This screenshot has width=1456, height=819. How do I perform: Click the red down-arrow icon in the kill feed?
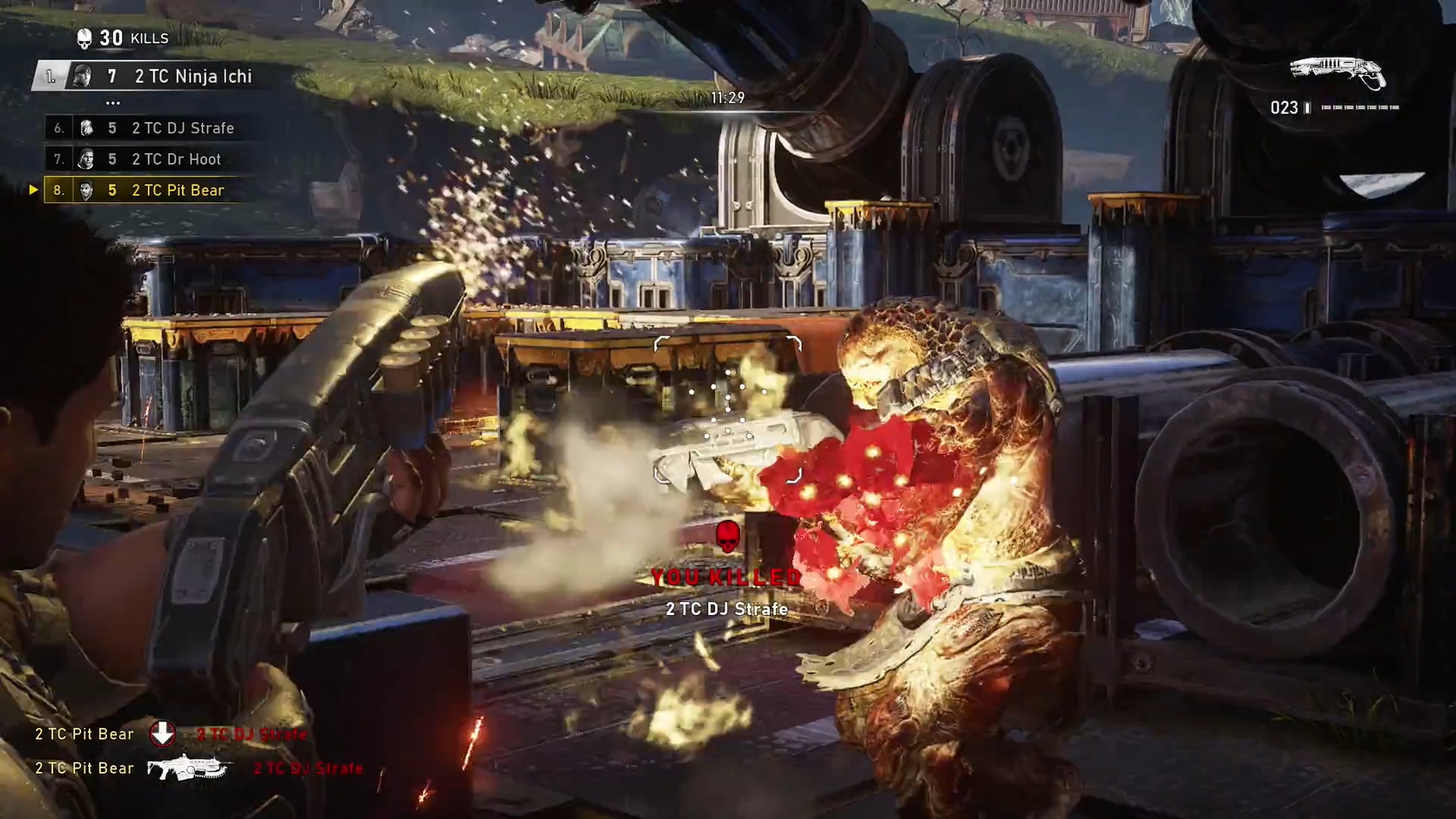click(163, 734)
